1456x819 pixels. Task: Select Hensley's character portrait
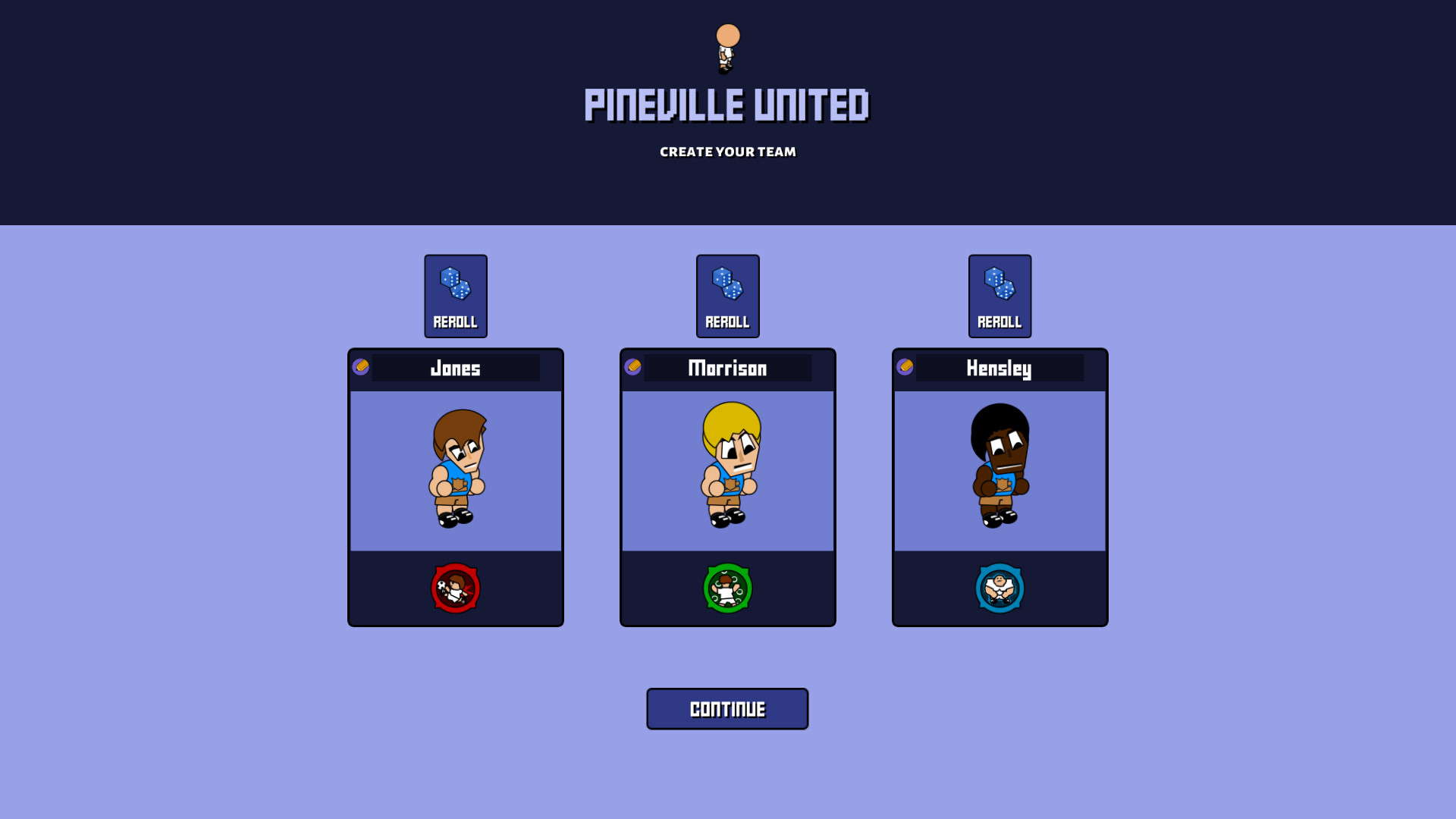tap(999, 469)
